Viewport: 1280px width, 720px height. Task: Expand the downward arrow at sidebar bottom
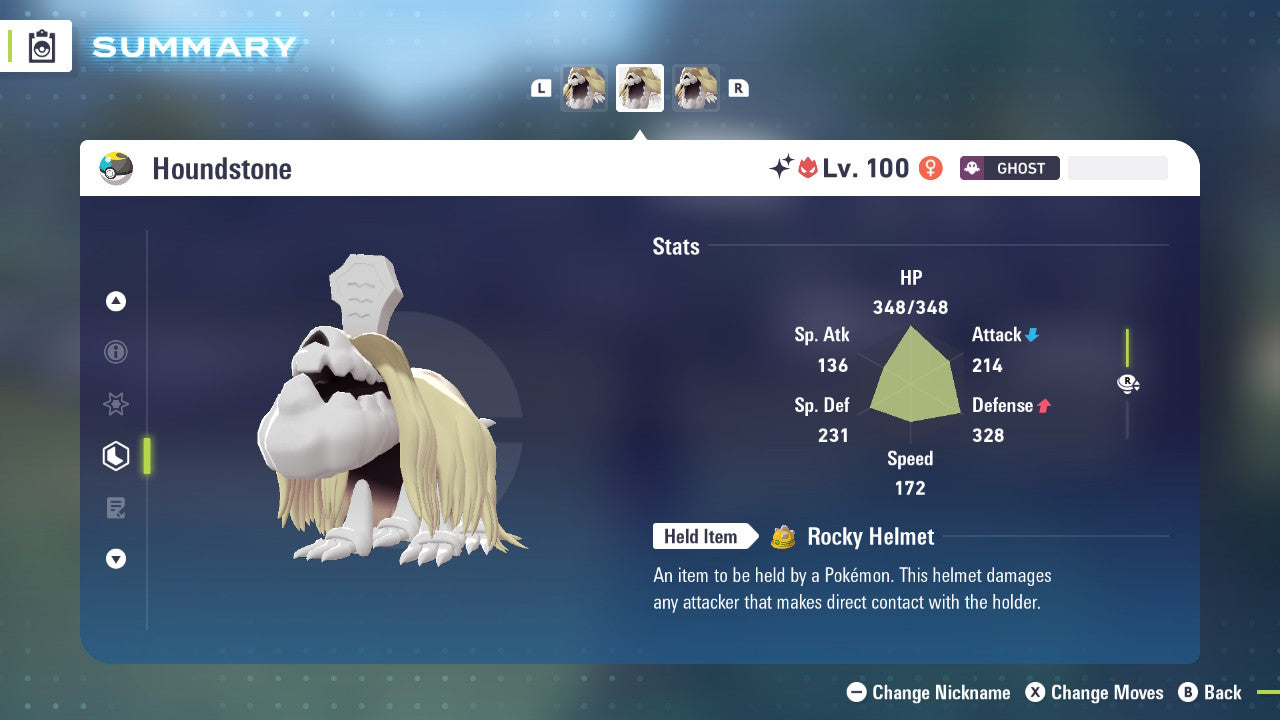click(x=116, y=559)
